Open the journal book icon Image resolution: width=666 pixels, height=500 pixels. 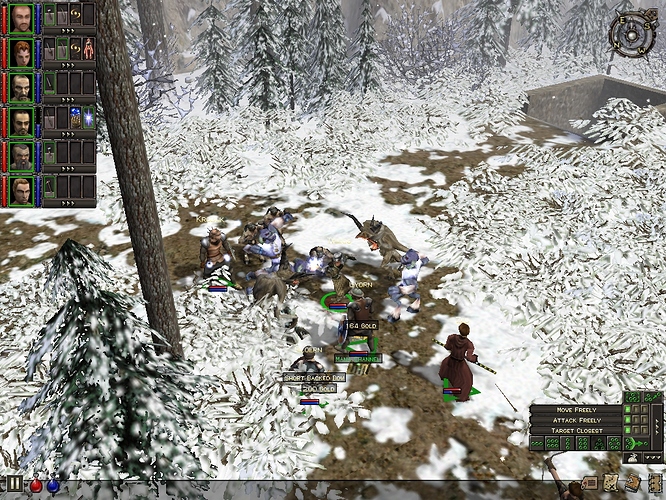(634, 482)
